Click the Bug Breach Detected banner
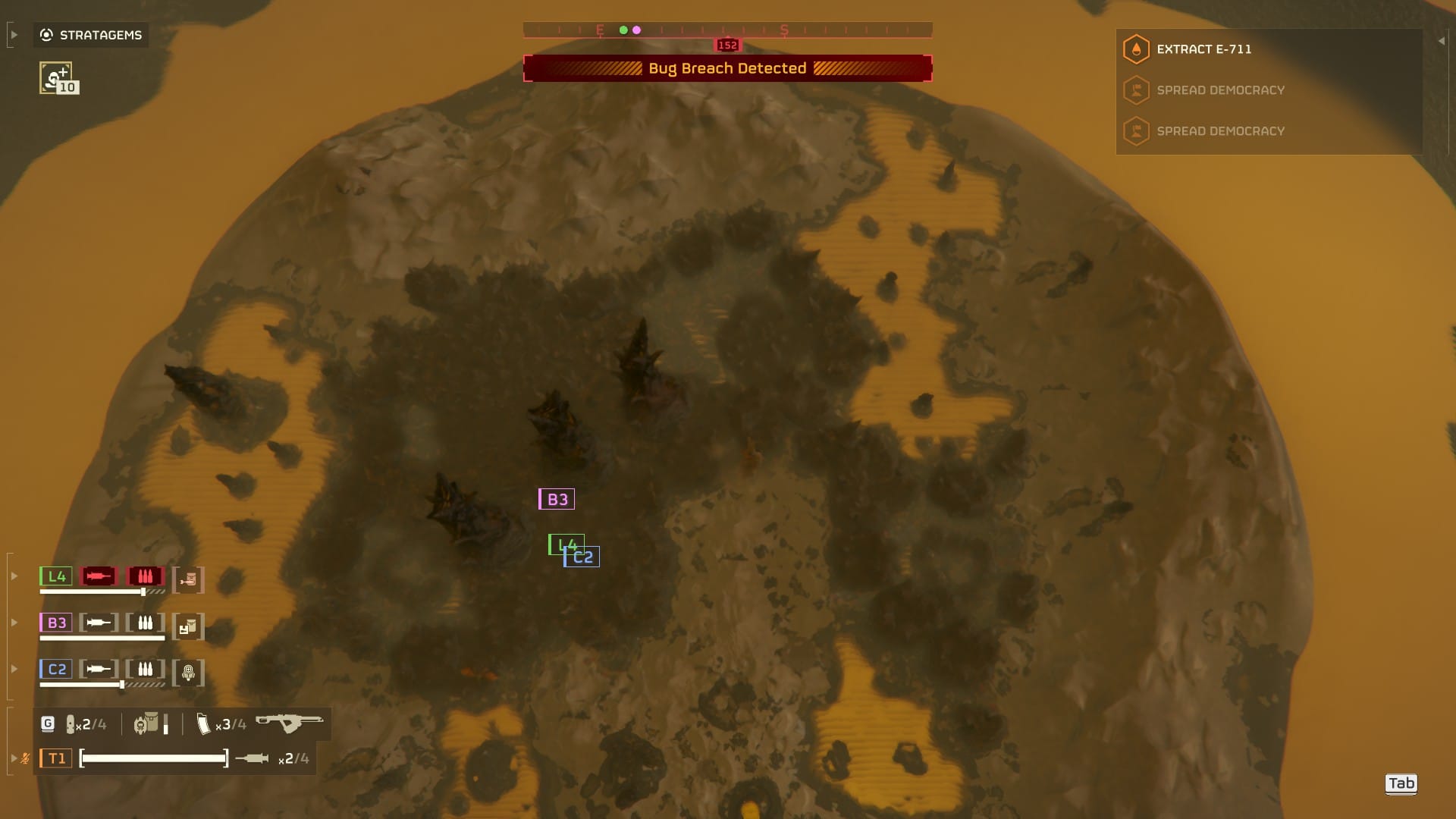The width and height of the screenshot is (1456, 819). (x=726, y=67)
